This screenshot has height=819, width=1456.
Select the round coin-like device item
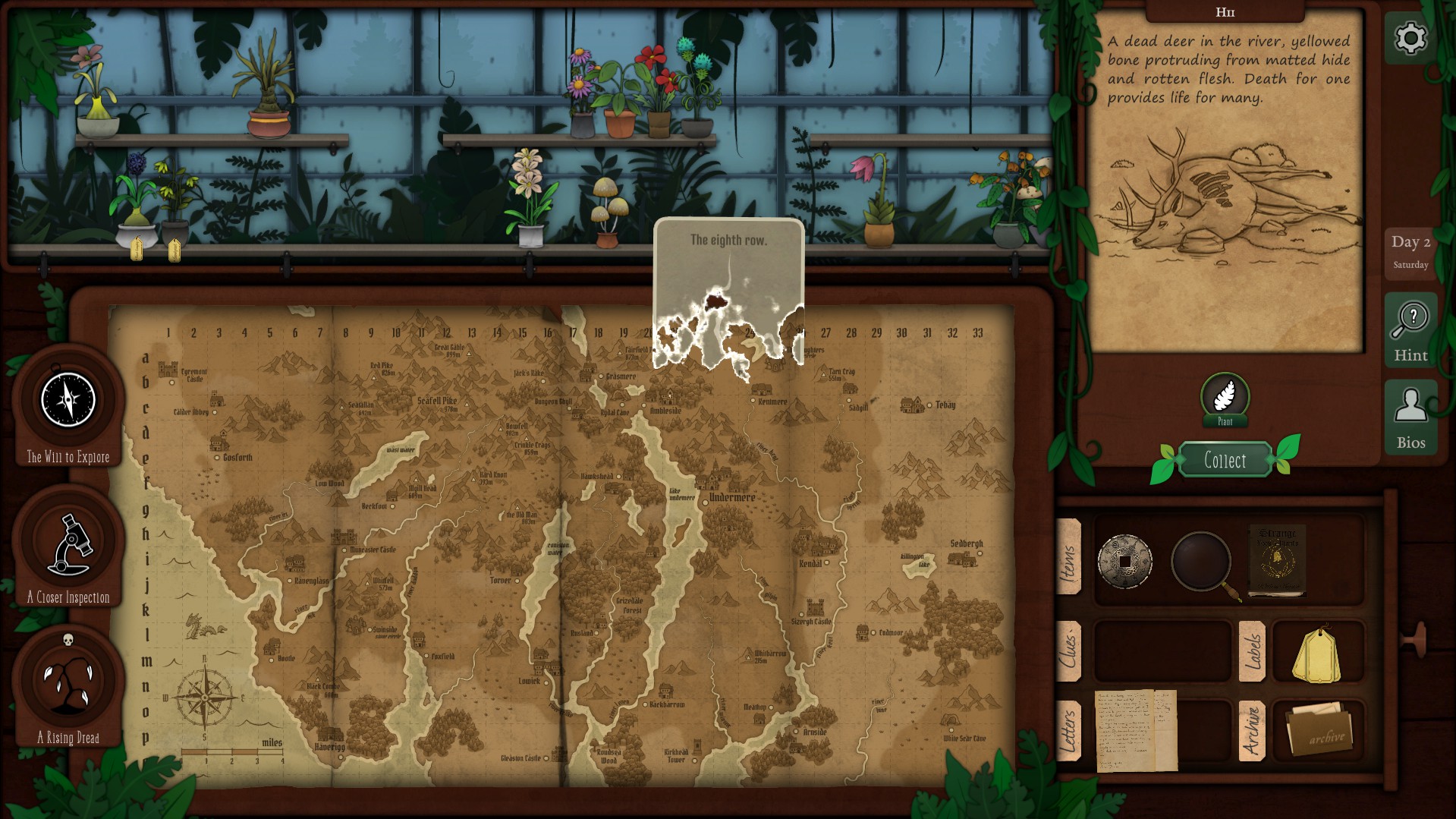[1124, 562]
